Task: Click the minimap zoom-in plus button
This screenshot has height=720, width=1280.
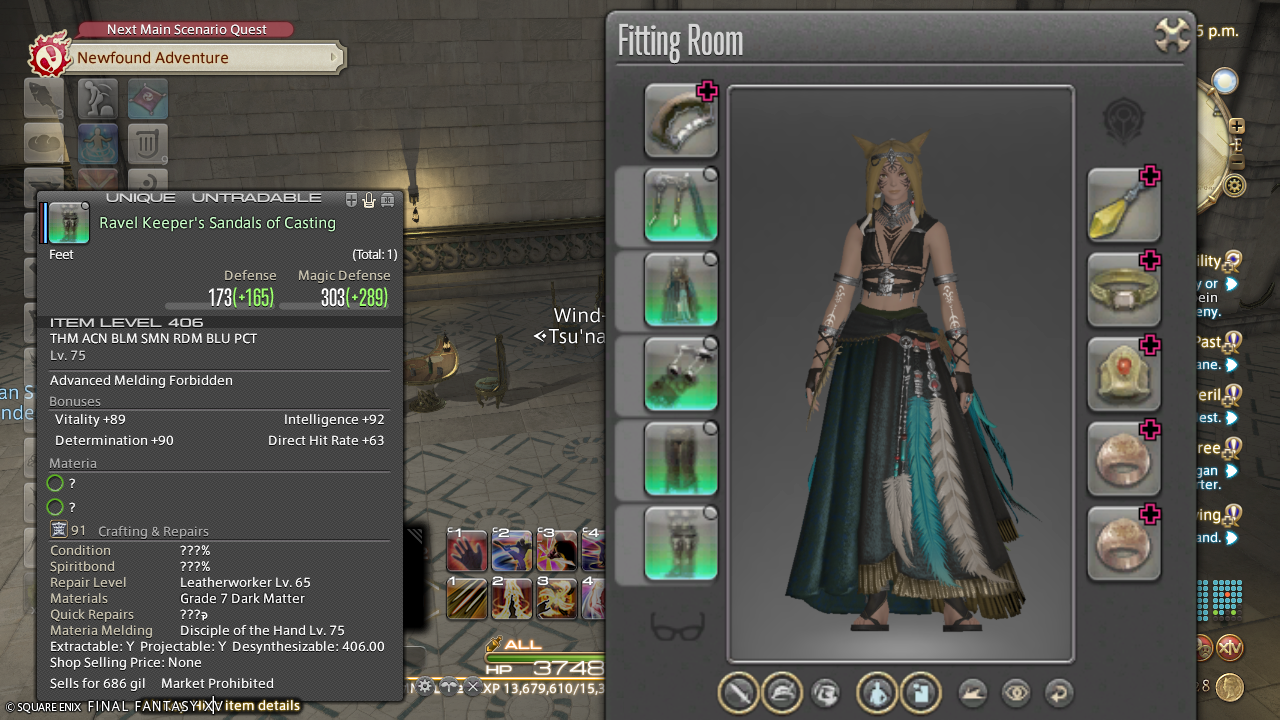Action: point(1237,126)
